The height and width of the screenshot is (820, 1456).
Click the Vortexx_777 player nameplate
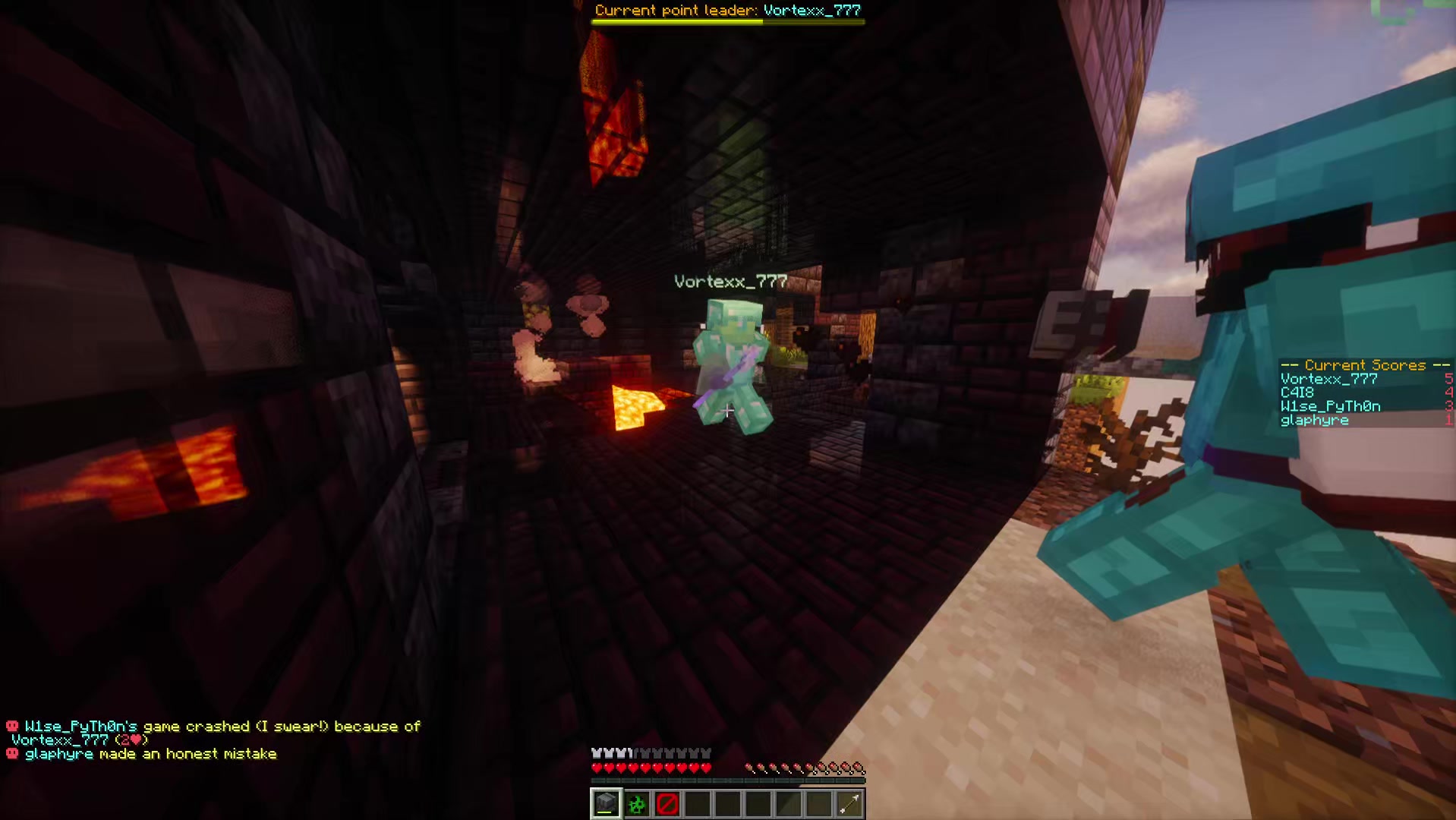pos(730,281)
